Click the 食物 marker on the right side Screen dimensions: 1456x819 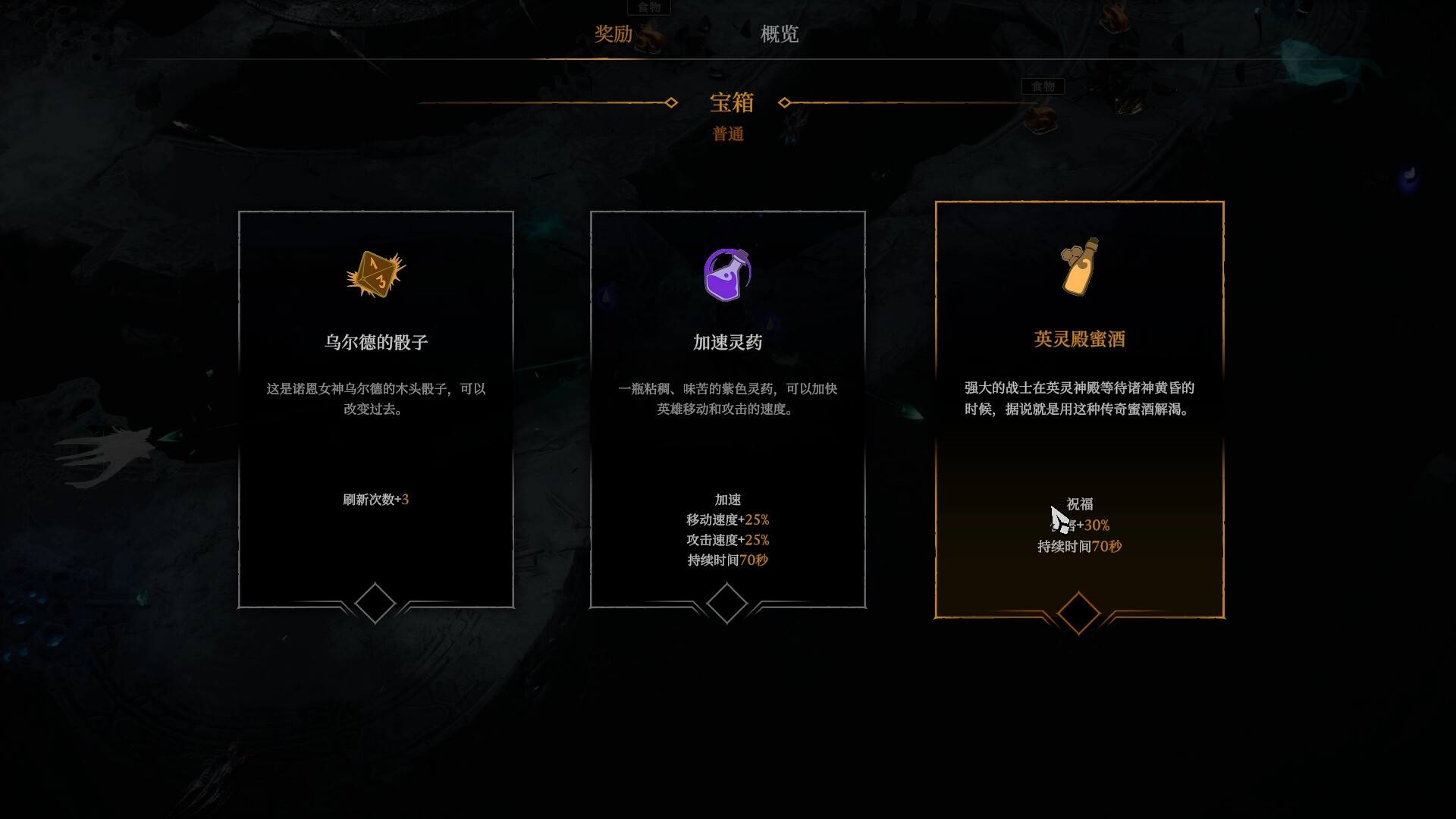[1042, 86]
